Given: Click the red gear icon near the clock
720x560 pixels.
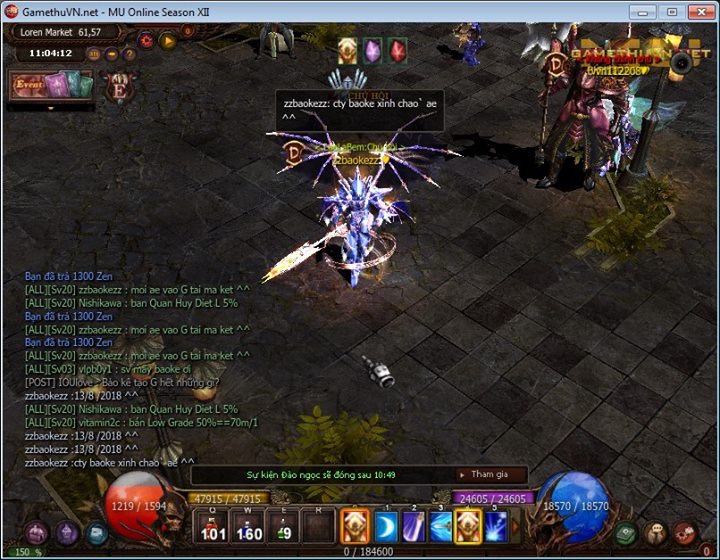Looking at the screenshot, I should pos(146,41).
